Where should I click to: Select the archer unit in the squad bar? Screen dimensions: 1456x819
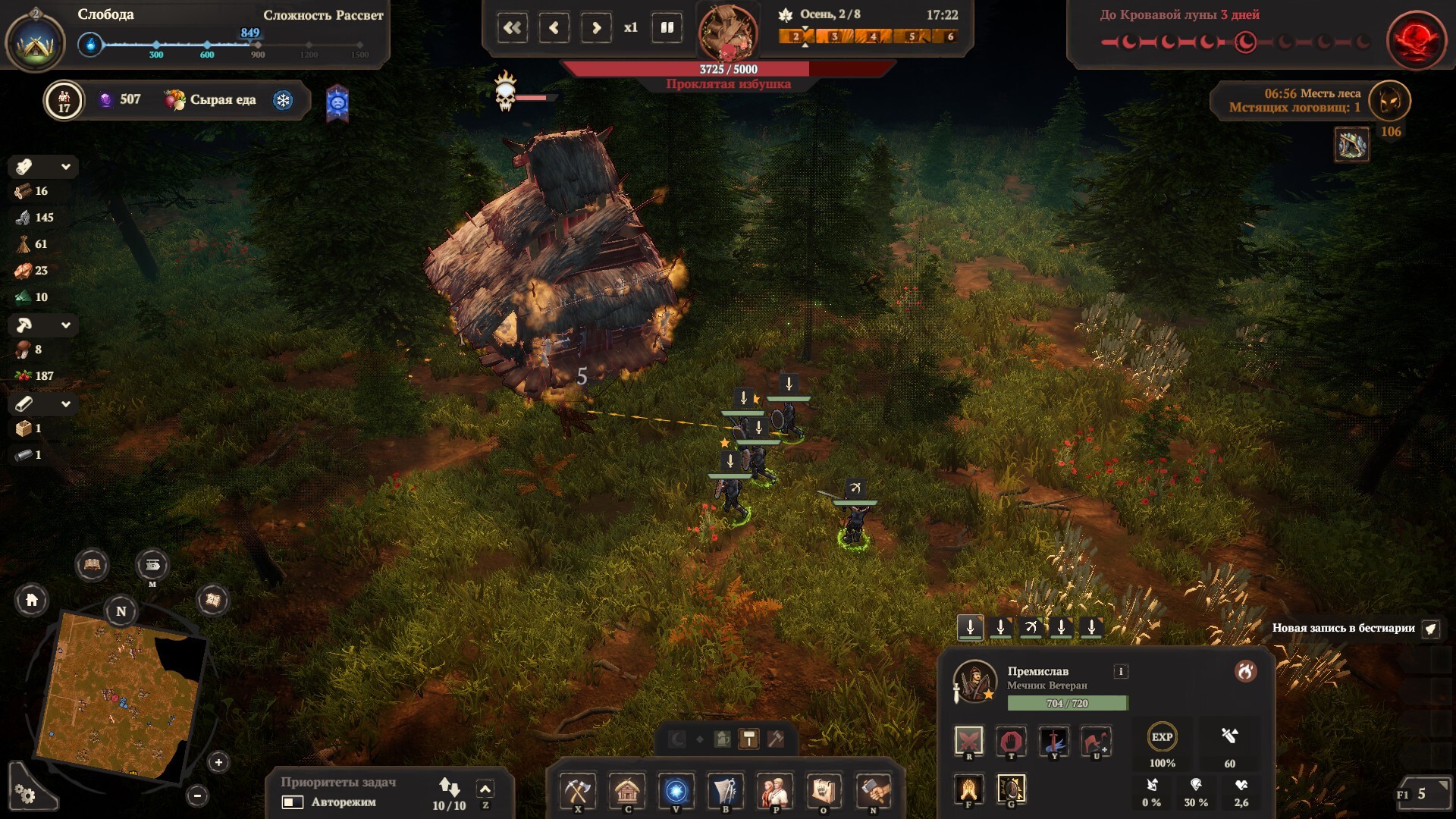pyautogui.click(x=1031, y=627)
